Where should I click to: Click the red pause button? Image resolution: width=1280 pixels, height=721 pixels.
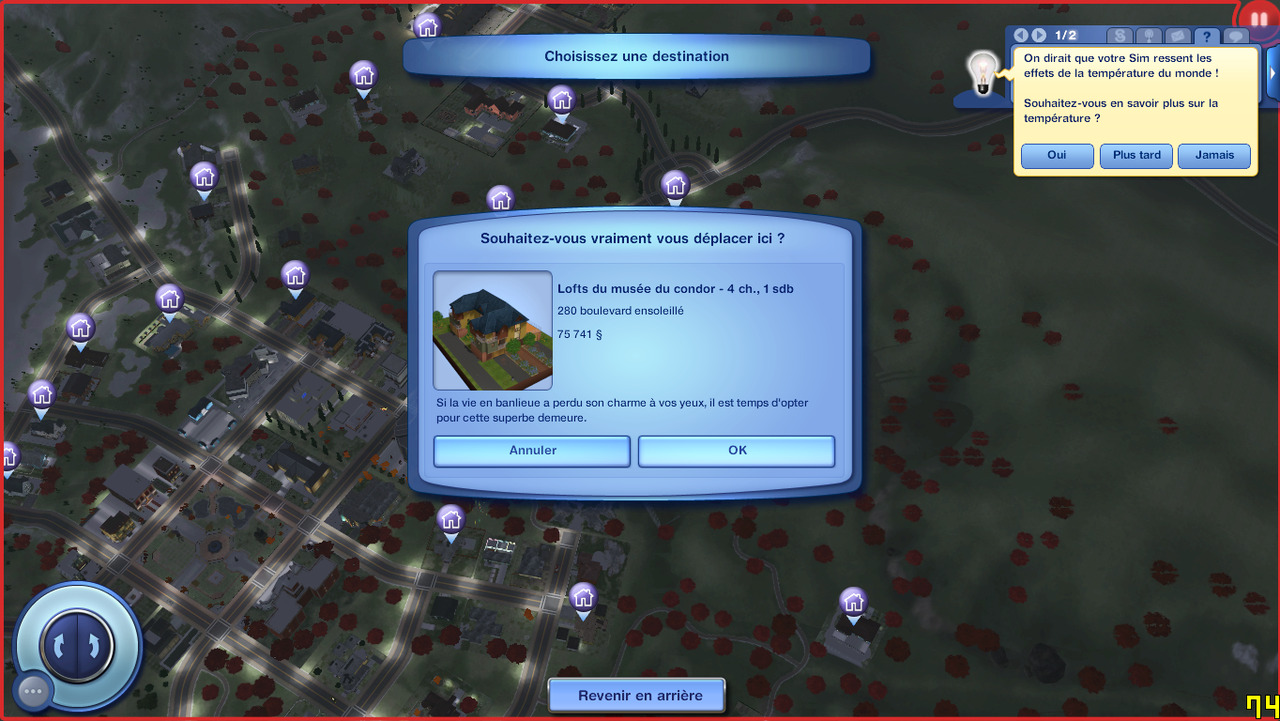click(x=1258, y=20)
